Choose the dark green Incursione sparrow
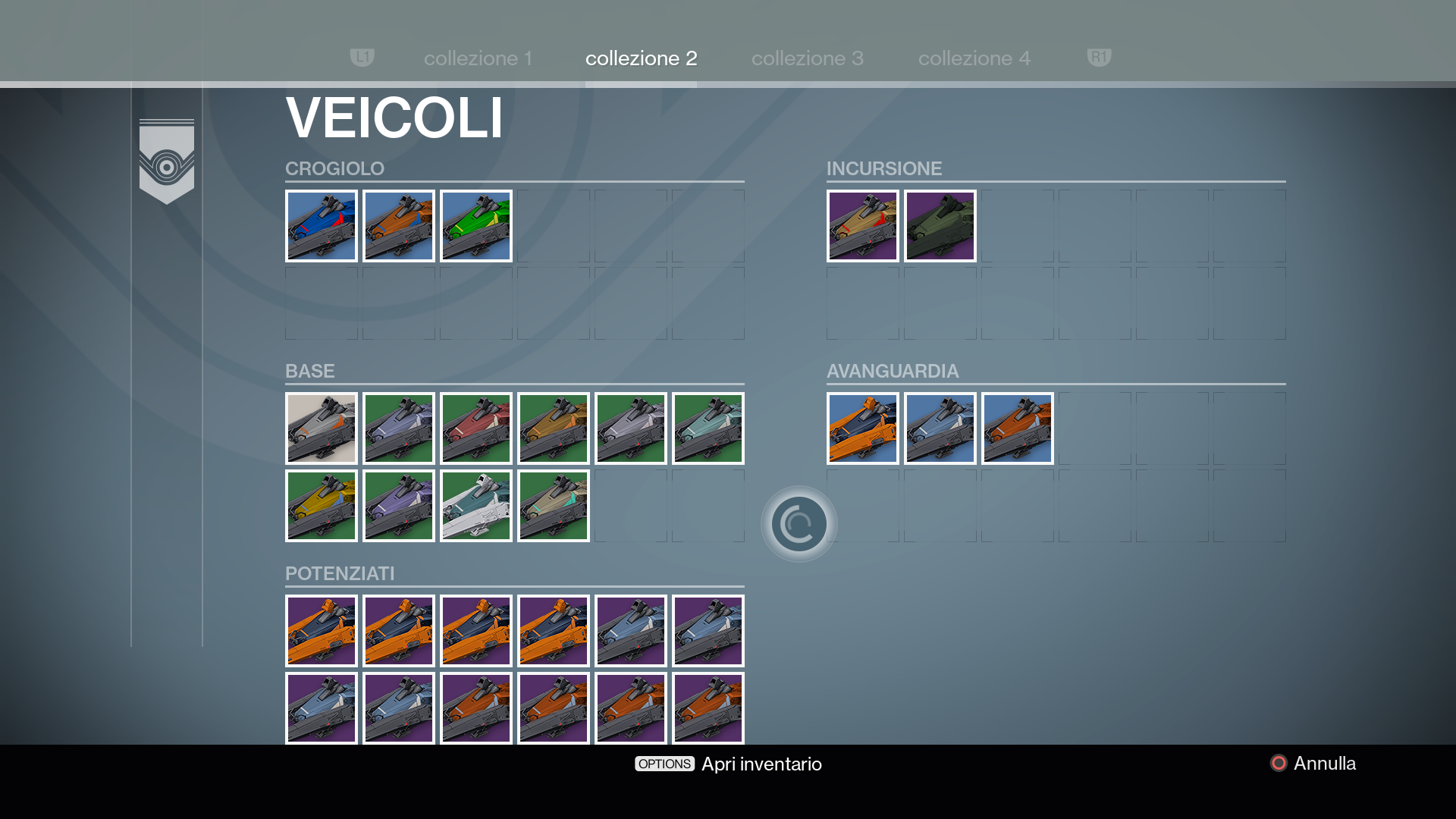 pyautogui.click(x=940, y=226)
